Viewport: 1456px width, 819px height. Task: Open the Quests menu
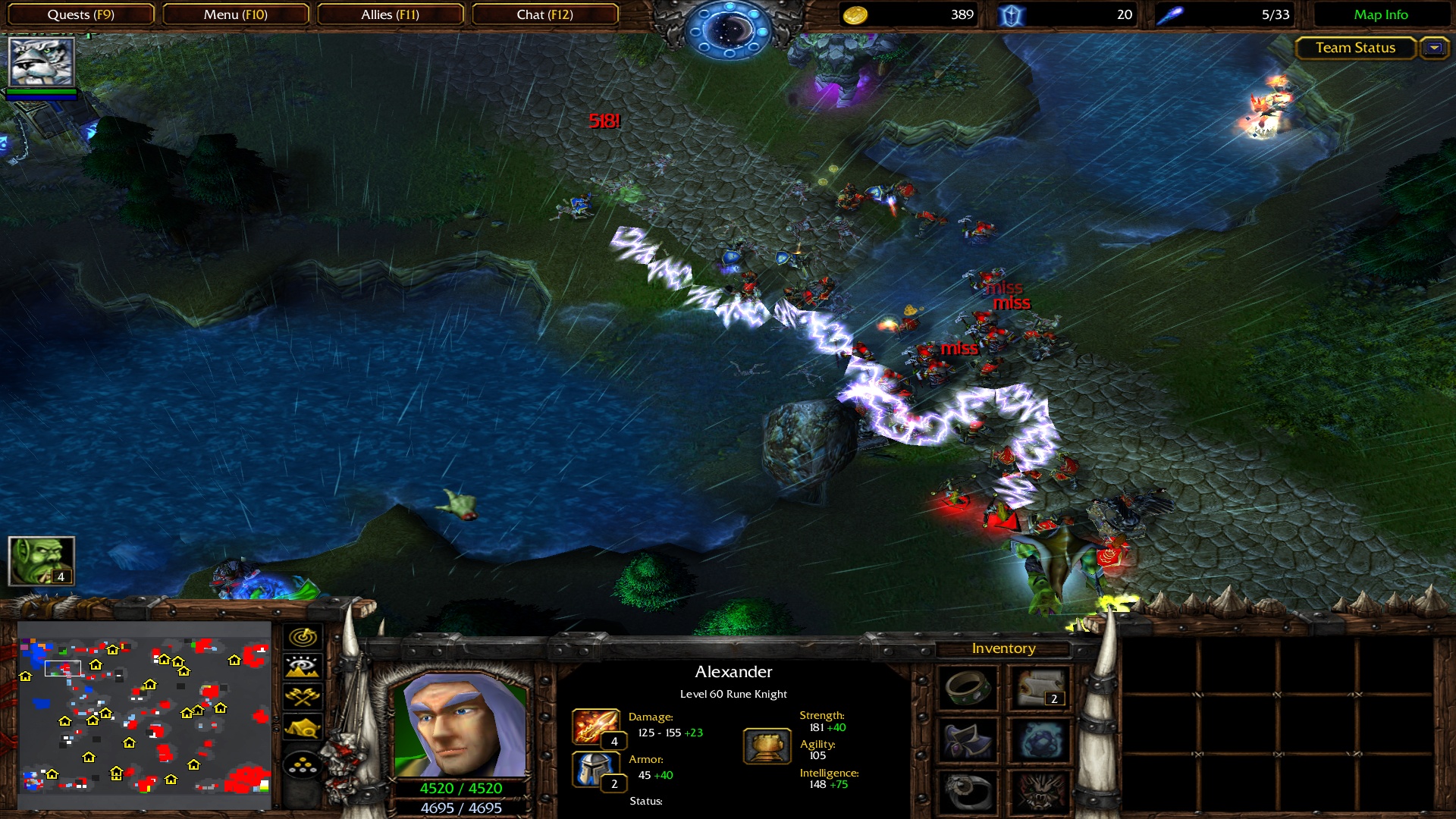tap(80, 14)
